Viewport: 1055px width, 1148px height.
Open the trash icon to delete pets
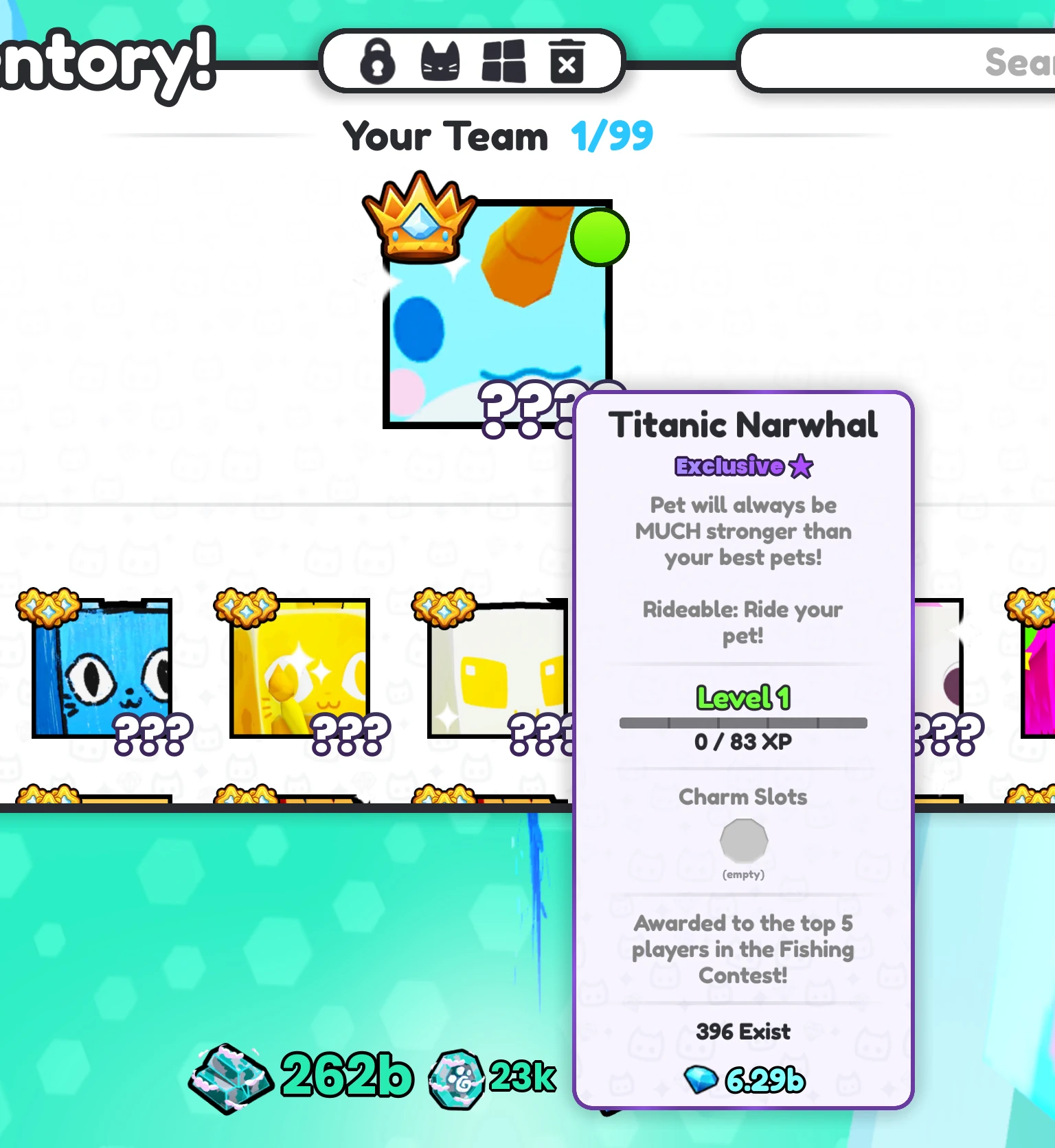565,62
